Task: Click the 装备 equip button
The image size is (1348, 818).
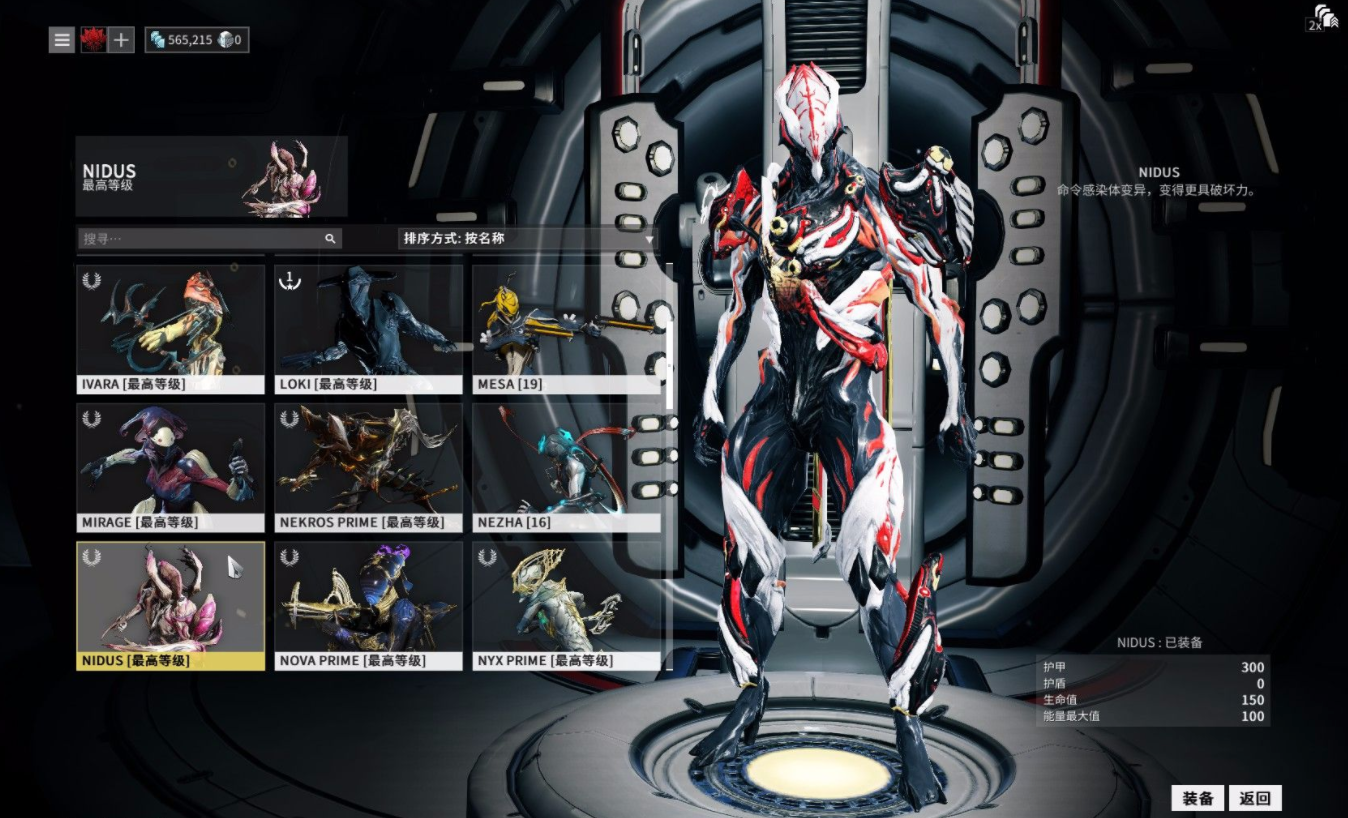Action: click(1197, 798)
